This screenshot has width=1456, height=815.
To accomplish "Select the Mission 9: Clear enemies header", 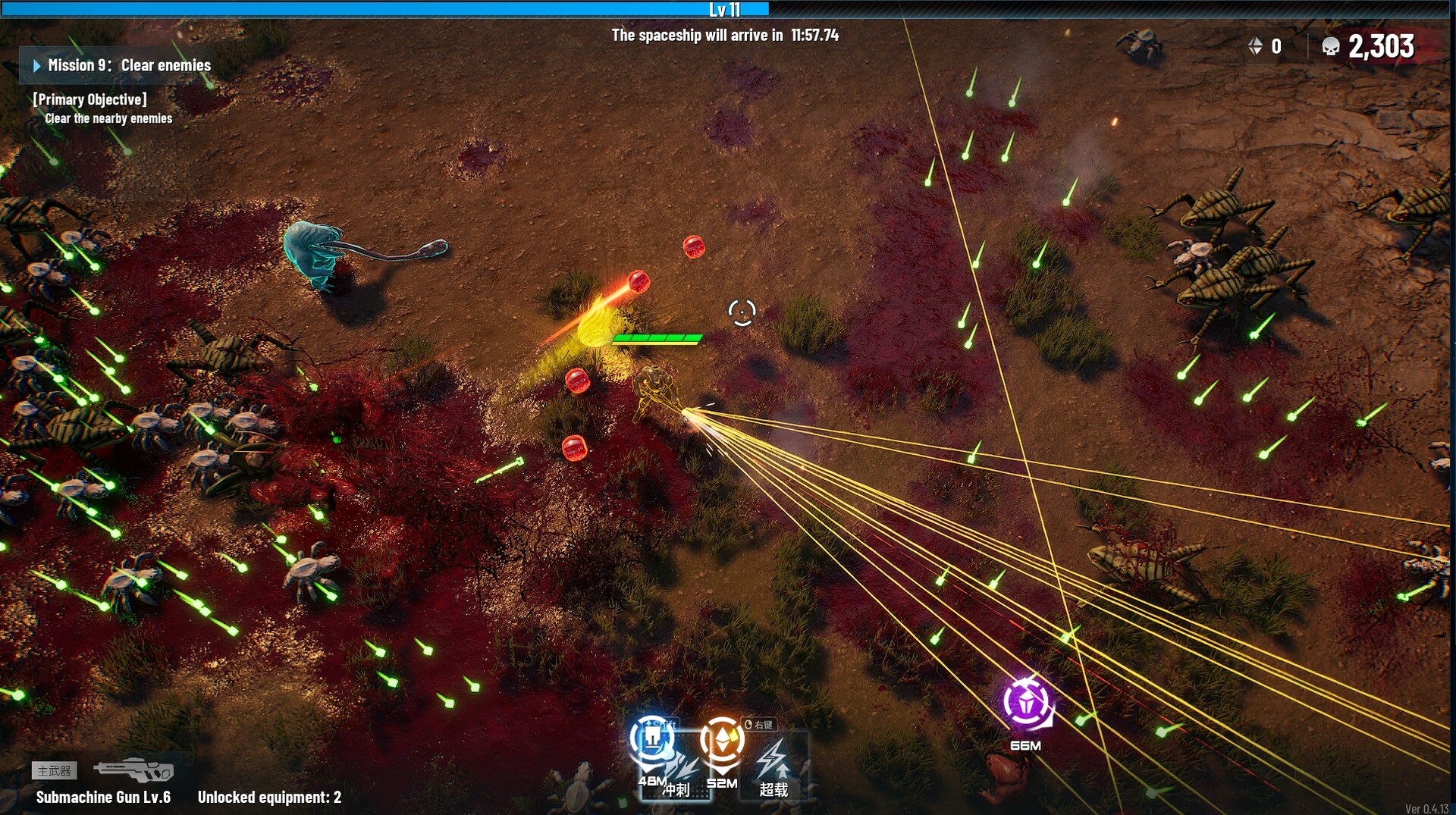I will tap(129, 66).
